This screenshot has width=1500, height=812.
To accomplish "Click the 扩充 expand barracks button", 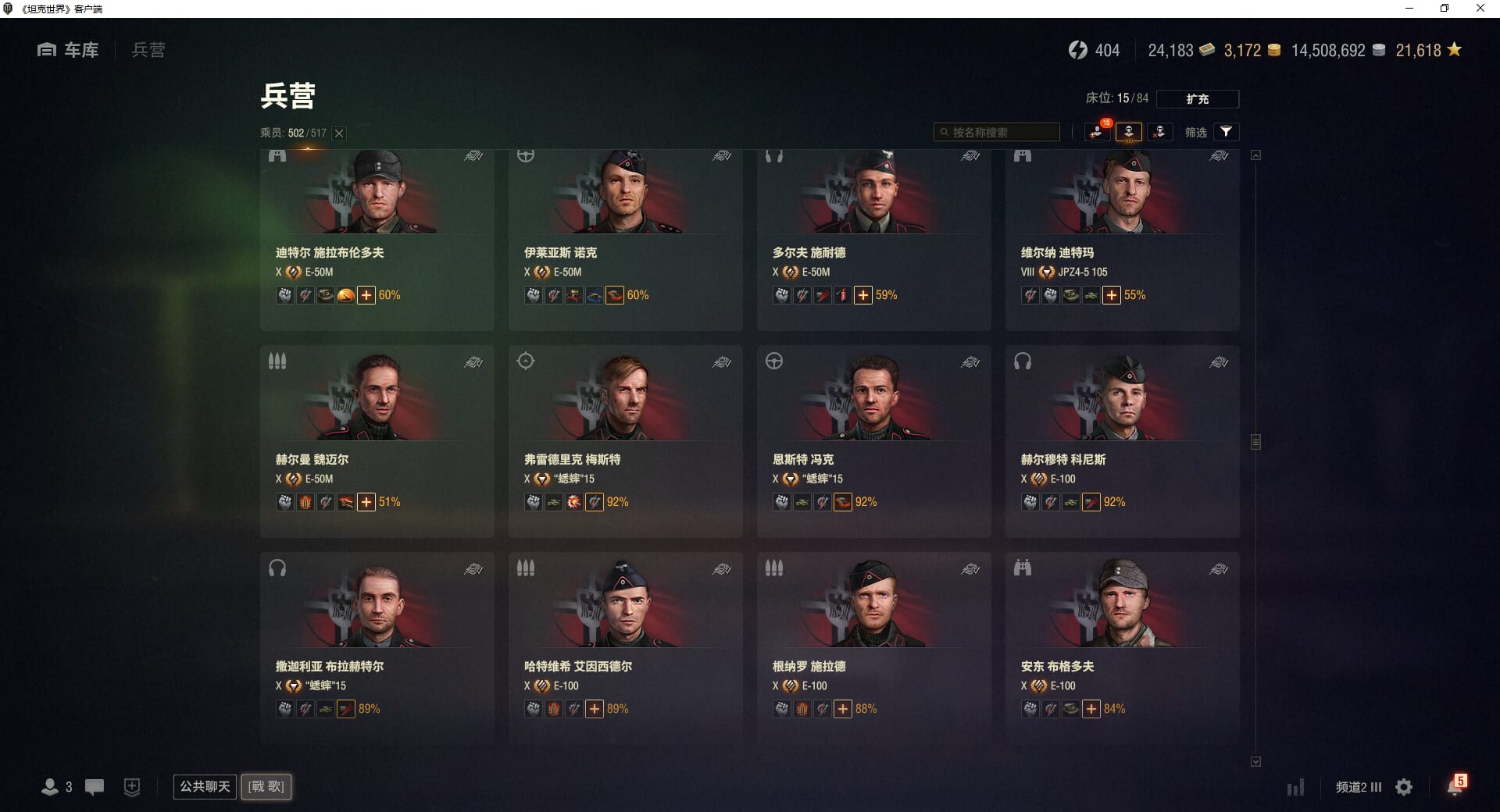I will click(1197, 99).
